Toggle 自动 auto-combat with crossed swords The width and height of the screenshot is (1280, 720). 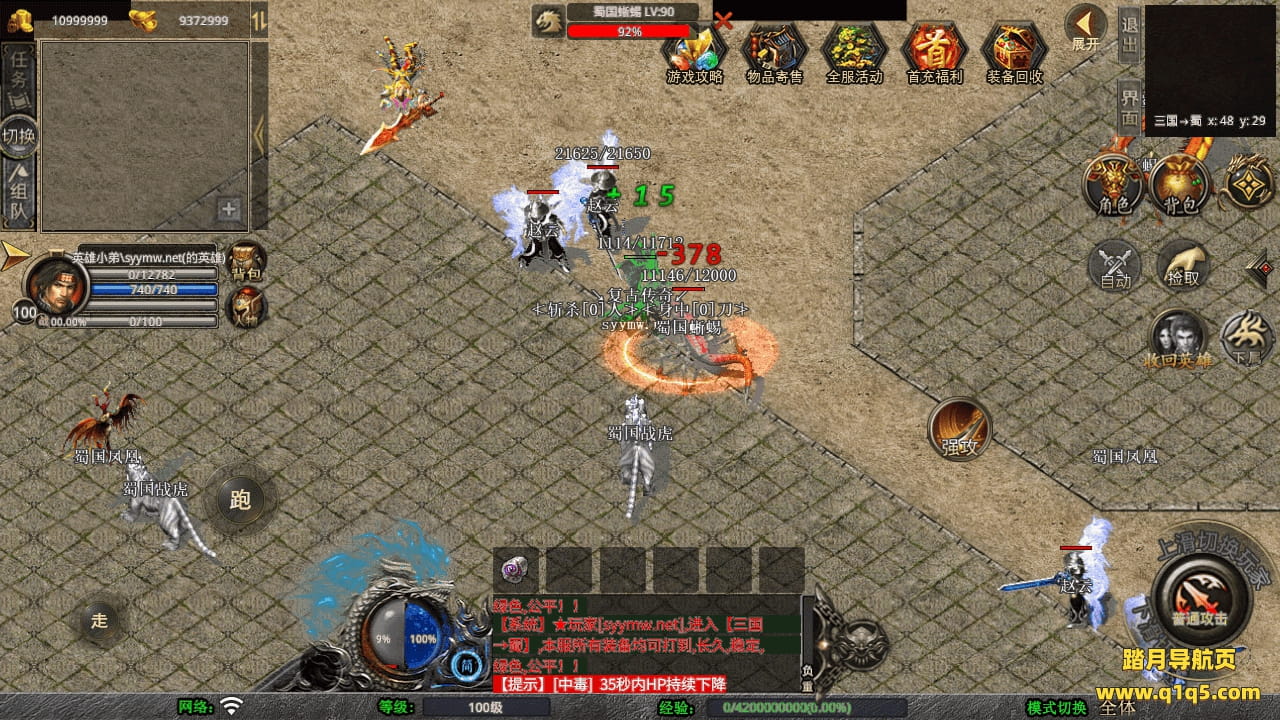(x=1115, y=266)
